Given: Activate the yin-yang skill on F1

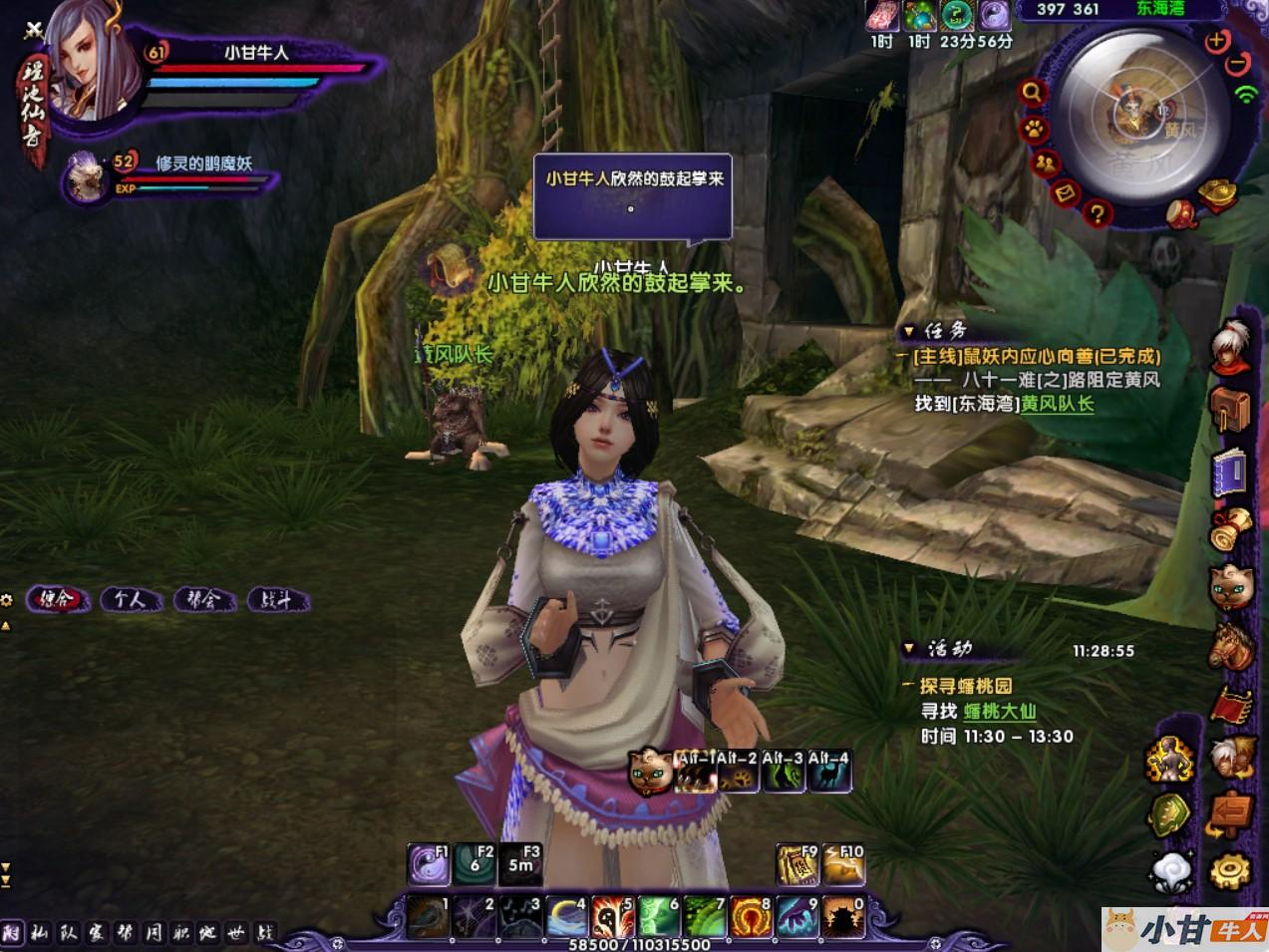Looking at the screenshot, I should [x=429, y=864].
